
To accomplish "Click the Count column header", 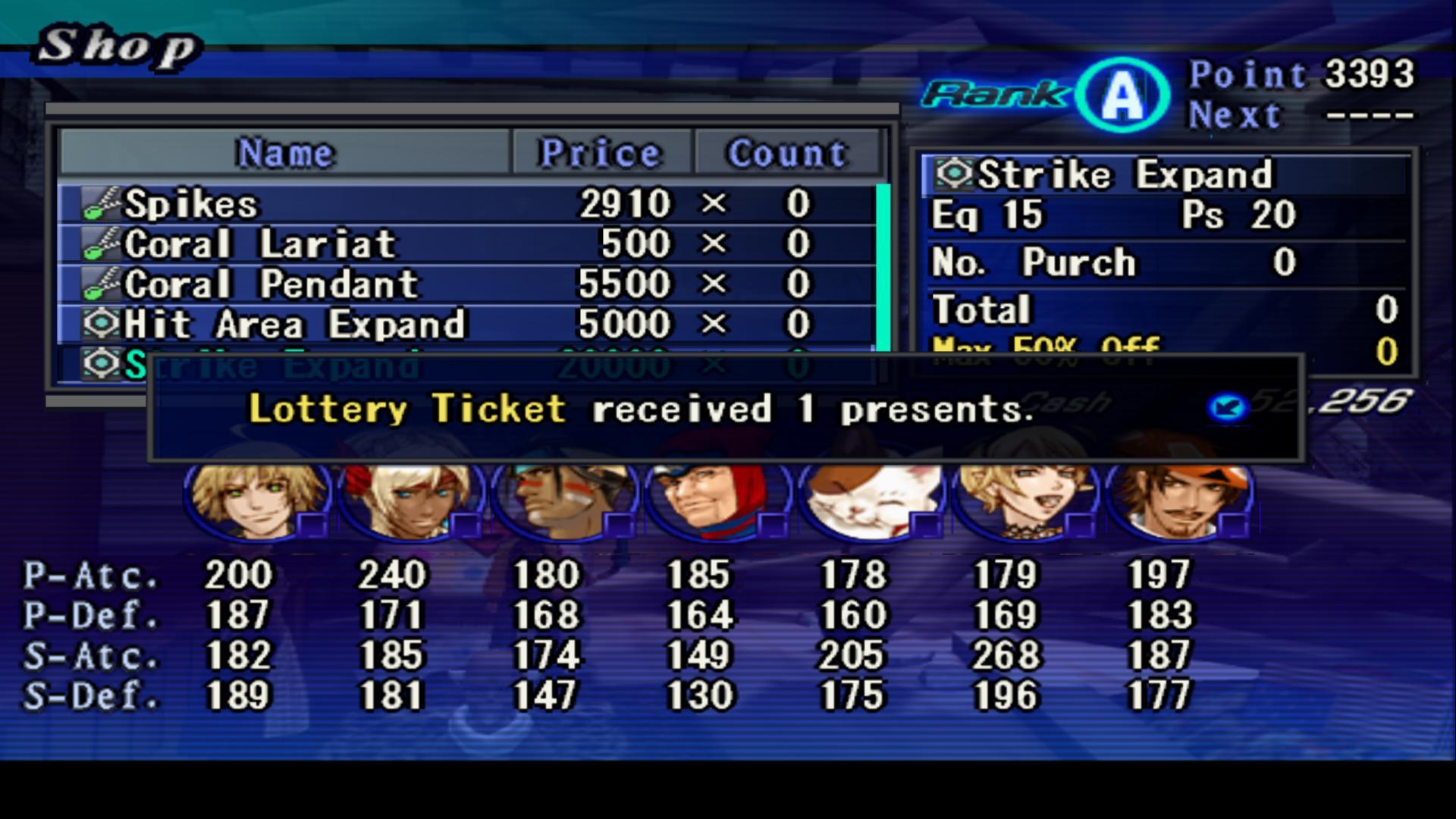I will click(x=787, y=153).
